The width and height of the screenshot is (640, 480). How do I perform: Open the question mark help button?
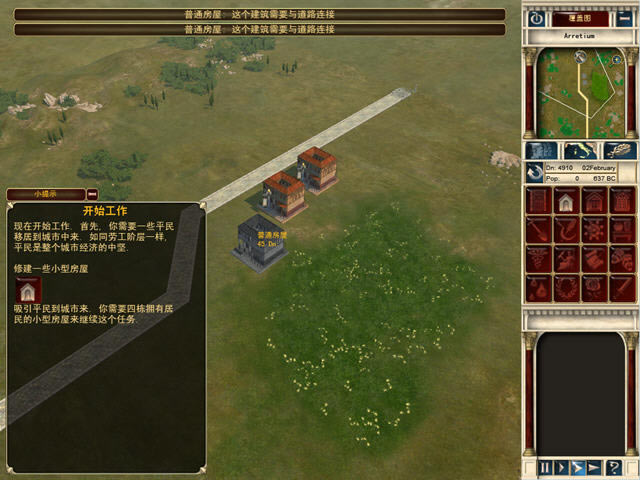click(x=614, y=467)
